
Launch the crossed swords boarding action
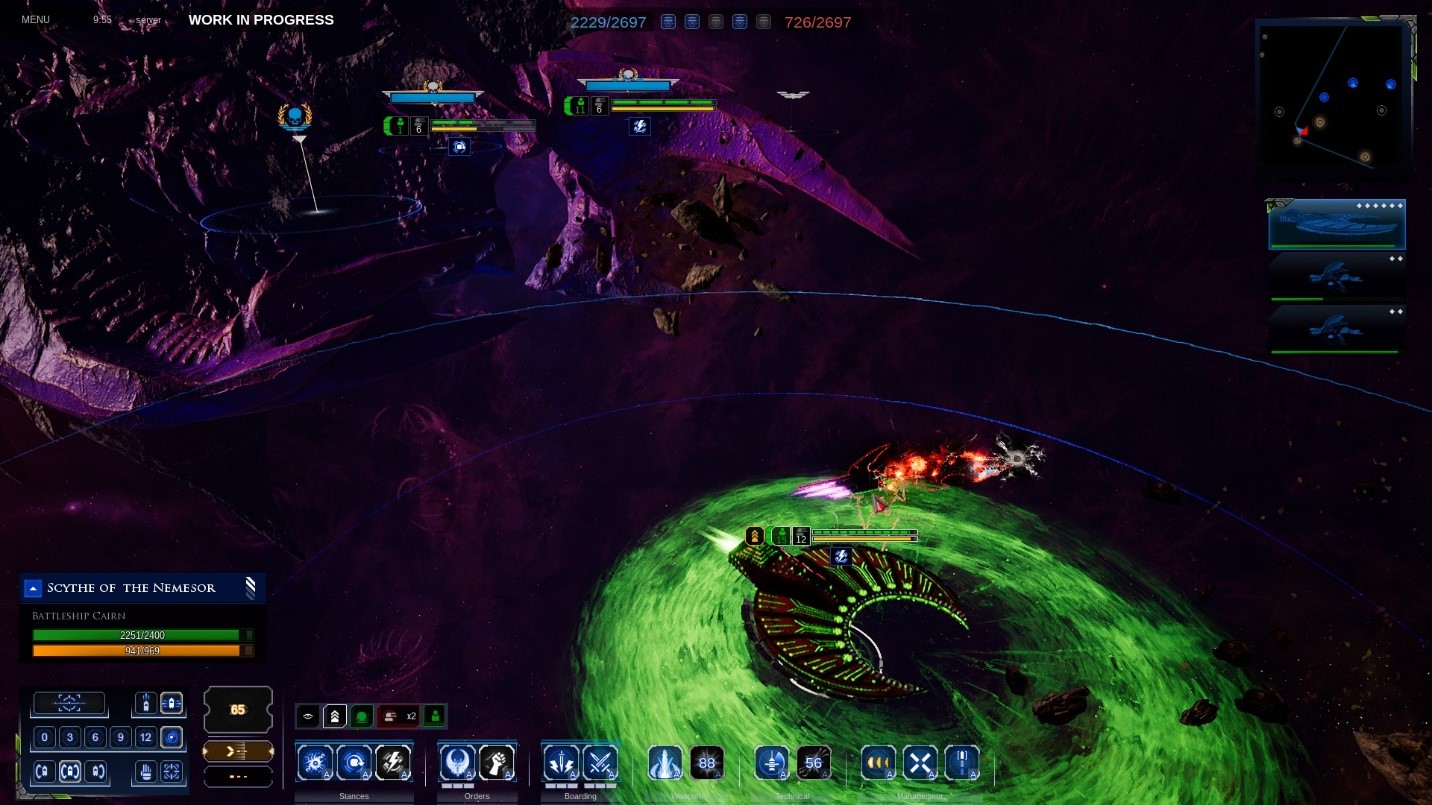click(600, 763)
